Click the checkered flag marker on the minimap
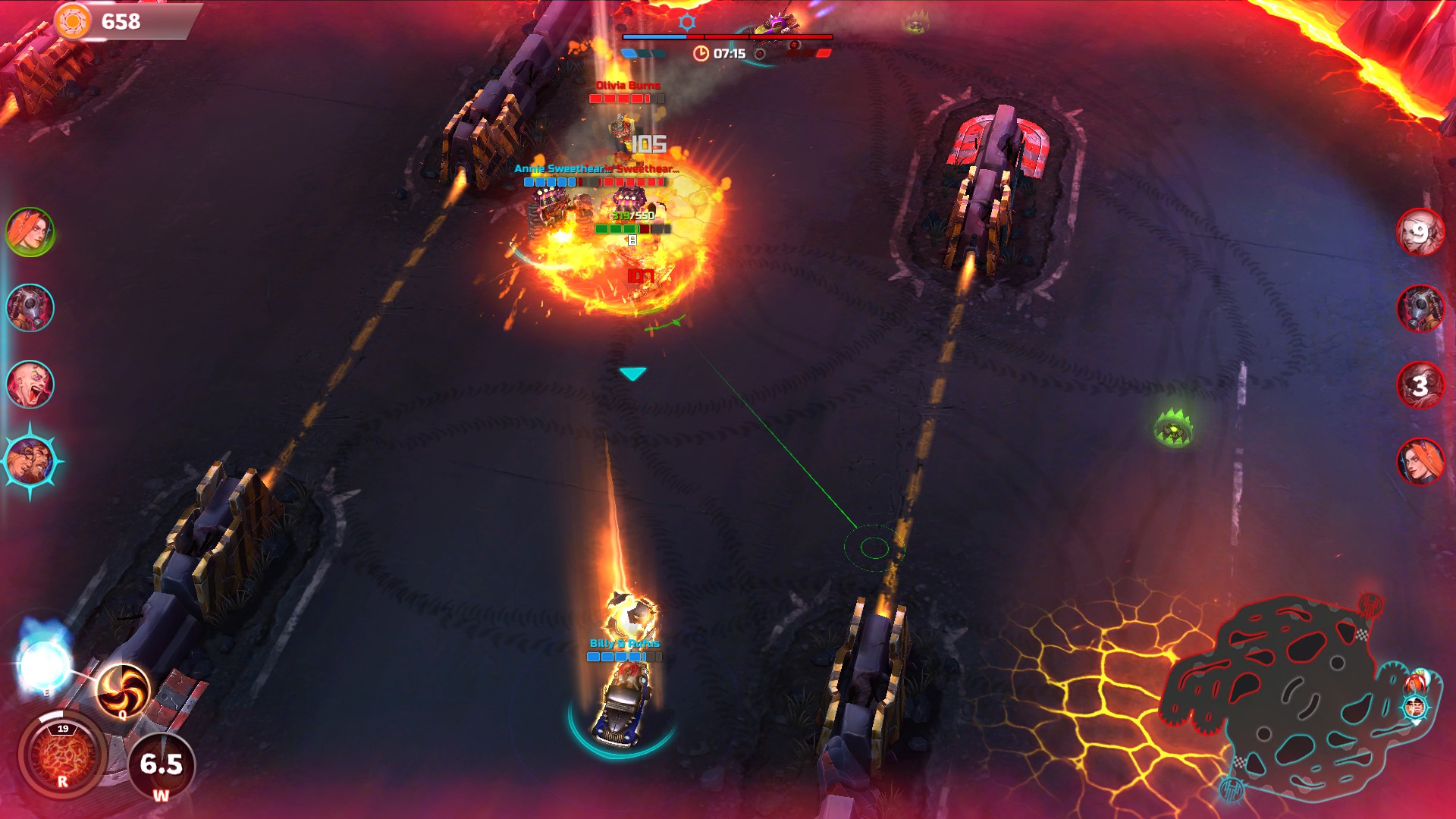The image size is (1456, 819). click(1363, 633)
